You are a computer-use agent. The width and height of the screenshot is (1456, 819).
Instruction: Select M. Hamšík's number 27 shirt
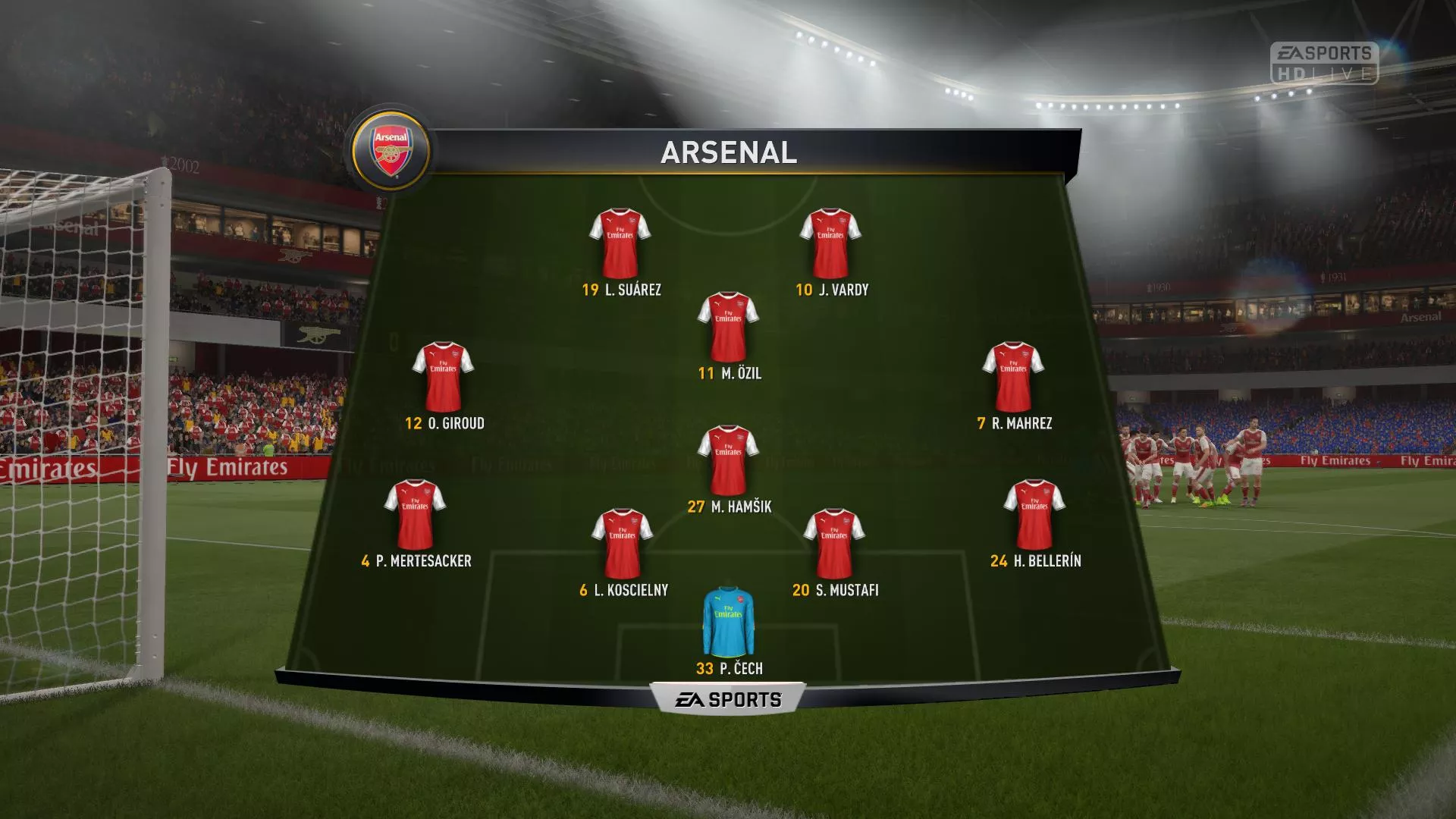(728, 461)
